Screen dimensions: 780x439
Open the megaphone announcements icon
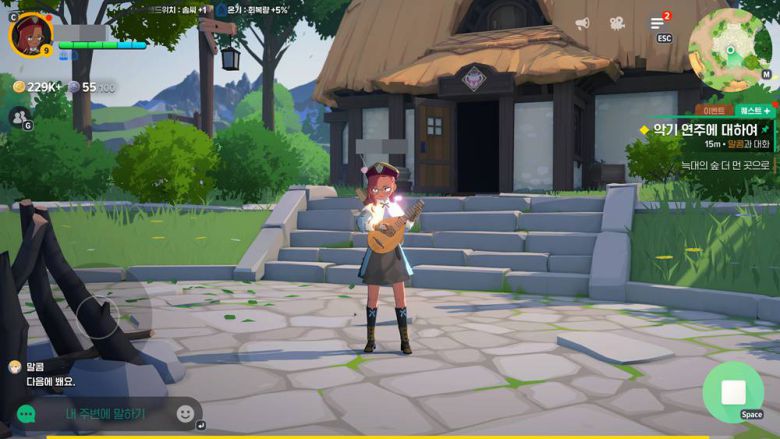(x=582, y=23)
